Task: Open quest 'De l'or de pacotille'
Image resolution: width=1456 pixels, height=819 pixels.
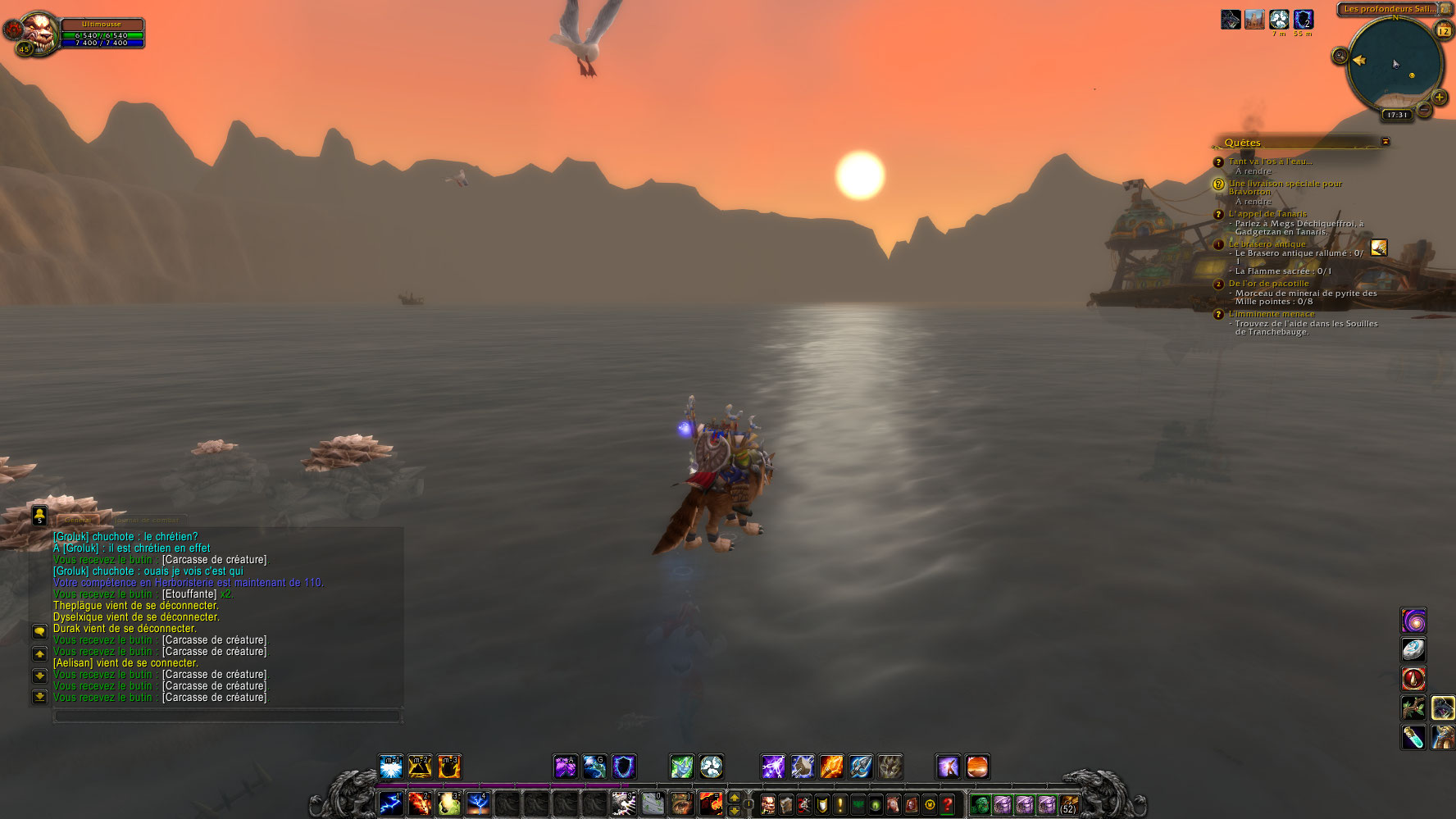Action: tap(1268, 284)
